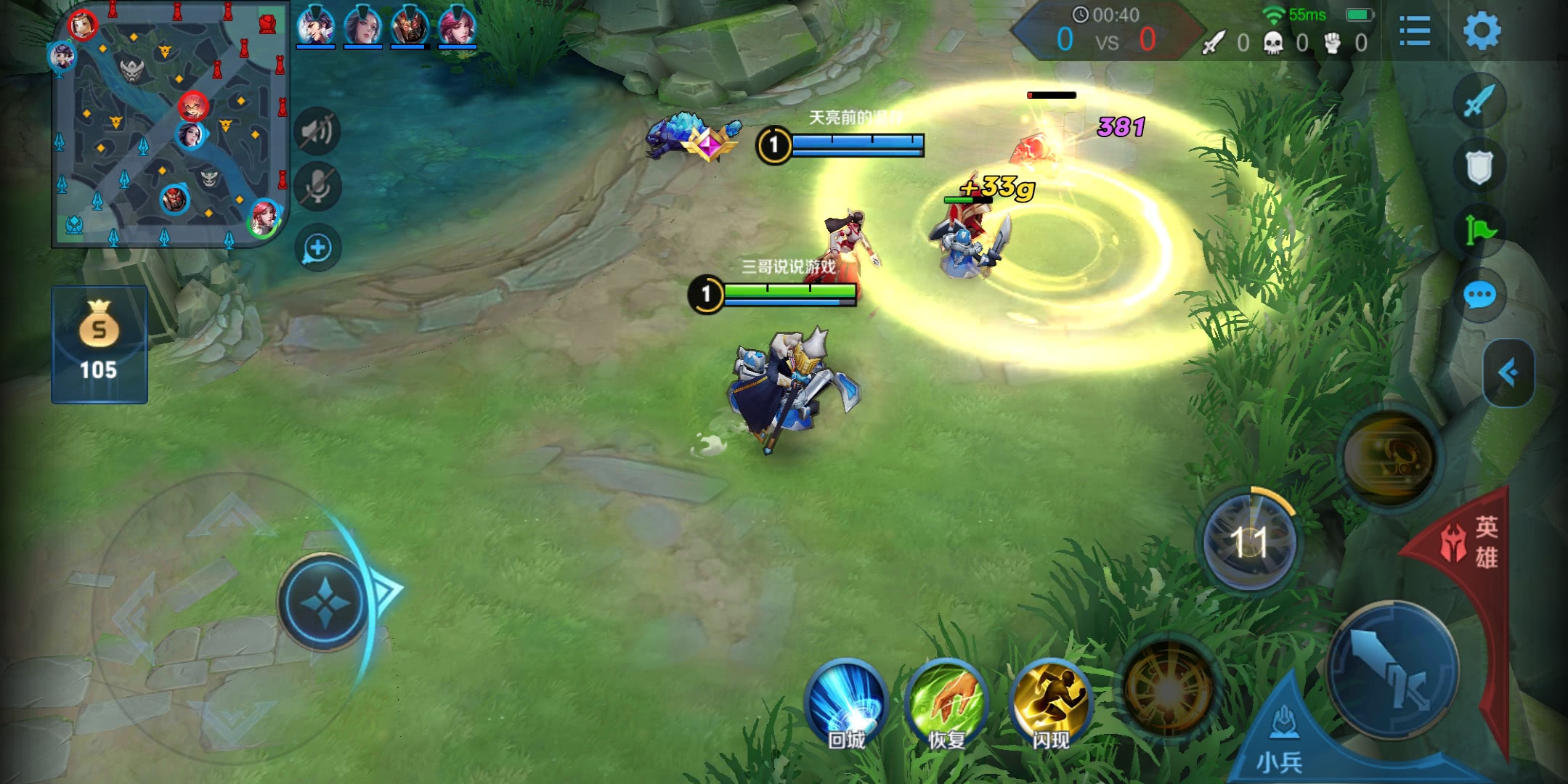
Task: Cast the 闪现 flash spell
Action: tap(1050, 702)
